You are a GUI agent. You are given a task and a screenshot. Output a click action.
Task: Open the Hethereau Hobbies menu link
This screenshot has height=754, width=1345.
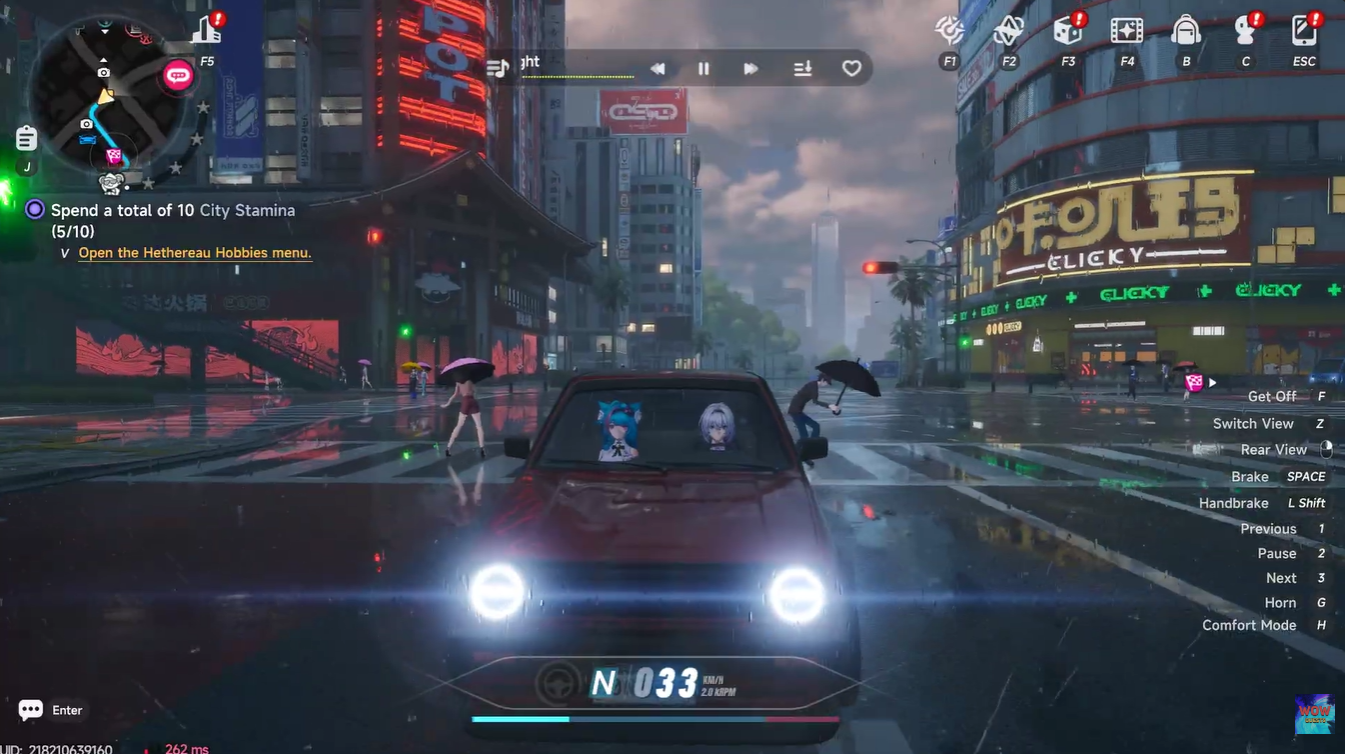195,252
